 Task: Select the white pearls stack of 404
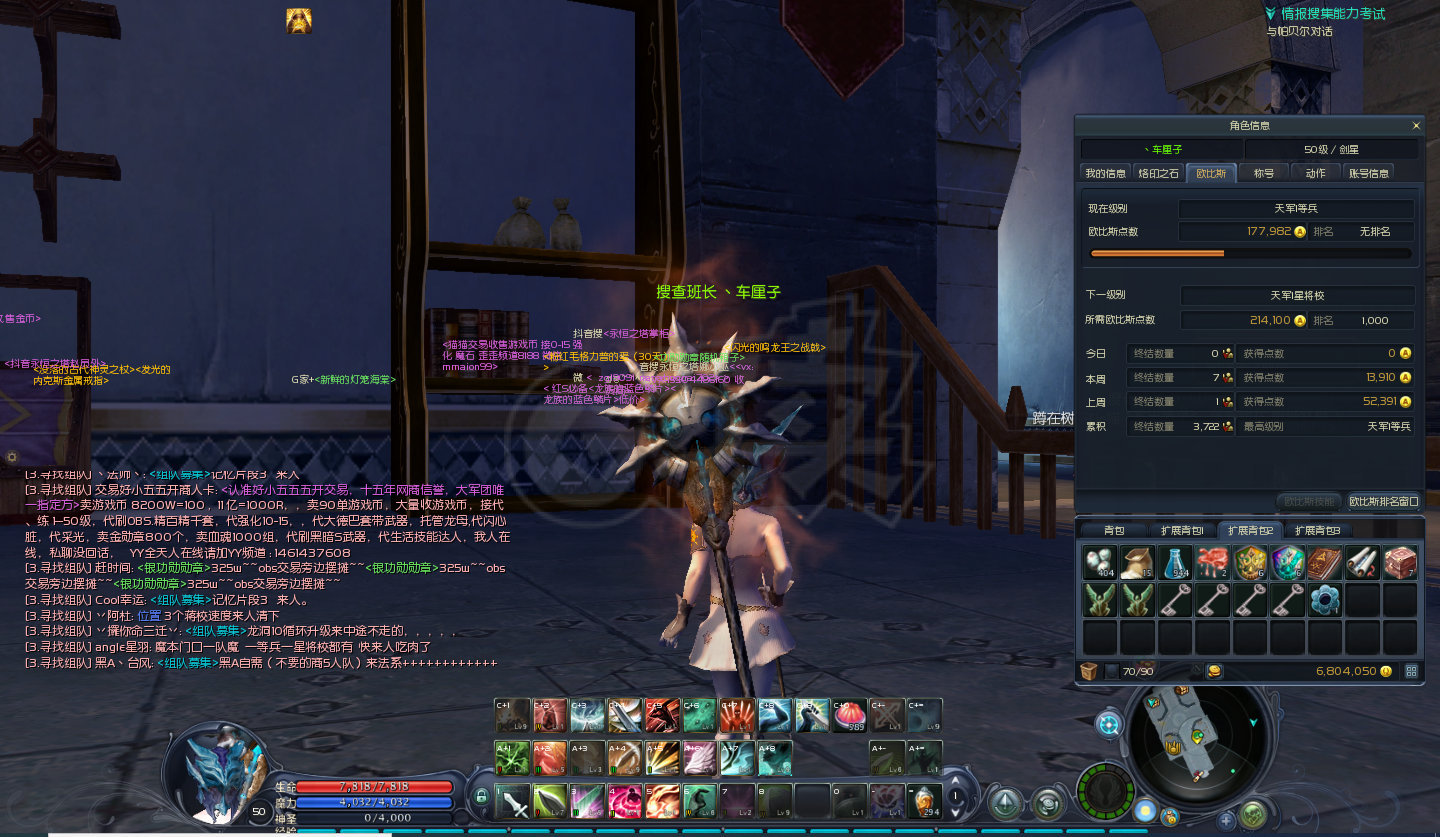click(1100, 563)
